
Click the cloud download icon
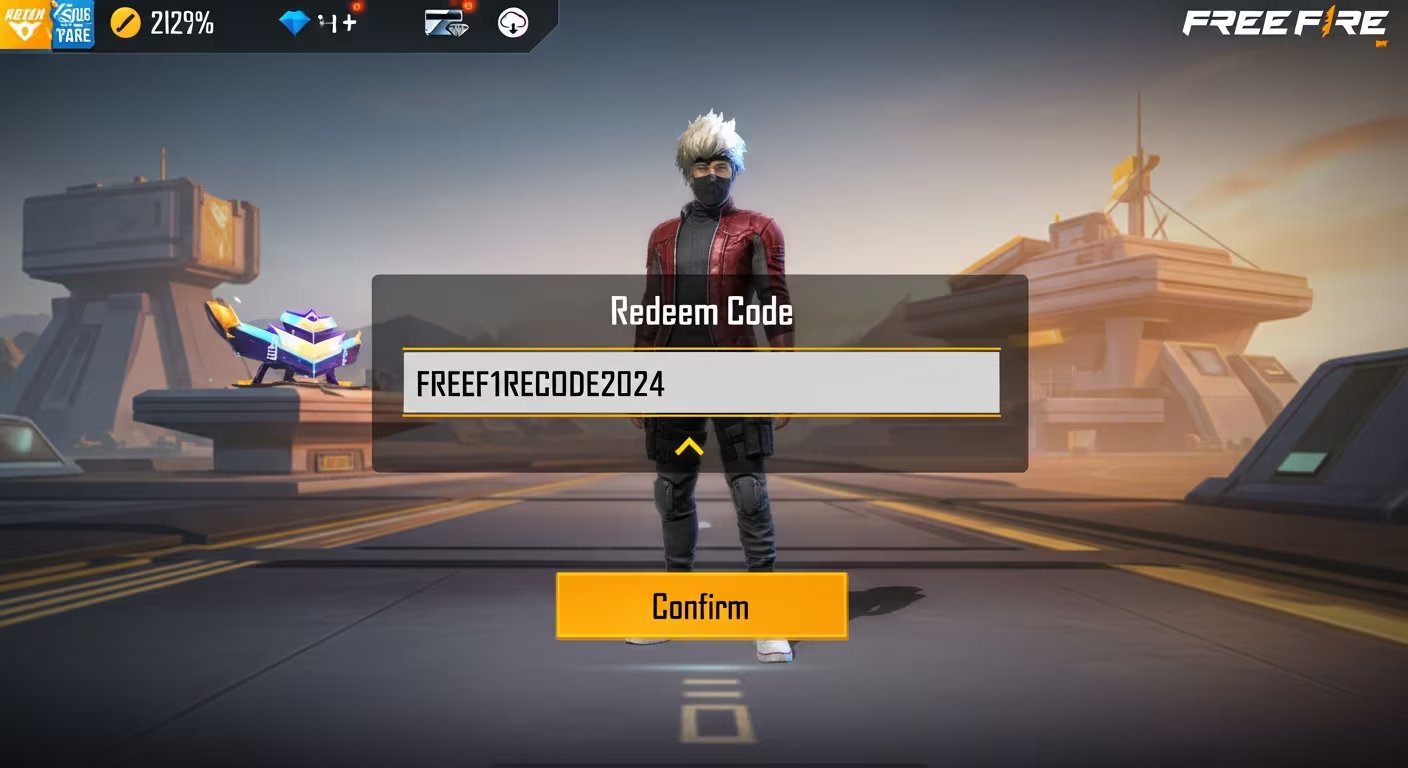click(510, 23)
